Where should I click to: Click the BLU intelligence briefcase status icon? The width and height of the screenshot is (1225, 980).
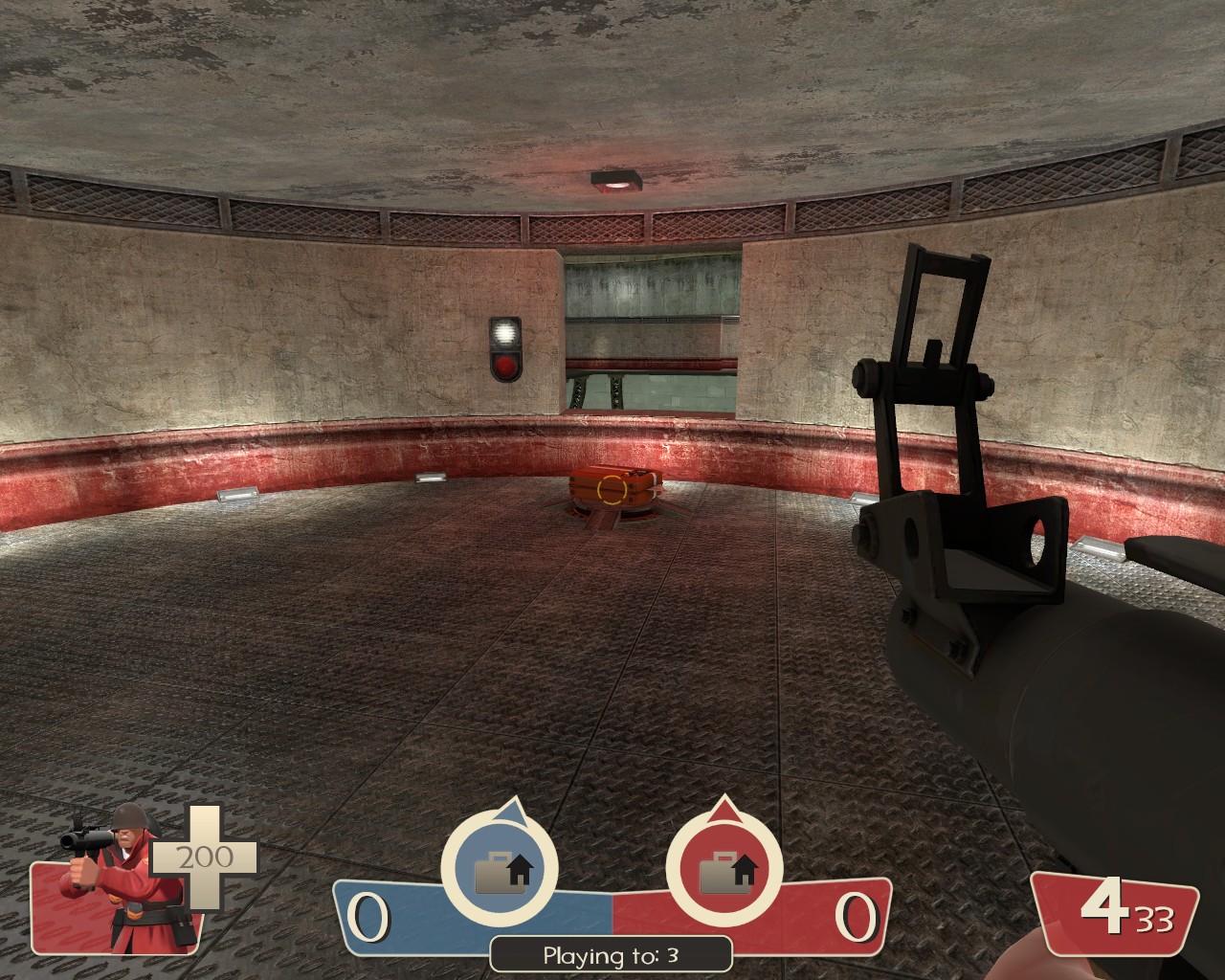pos(499,869)
